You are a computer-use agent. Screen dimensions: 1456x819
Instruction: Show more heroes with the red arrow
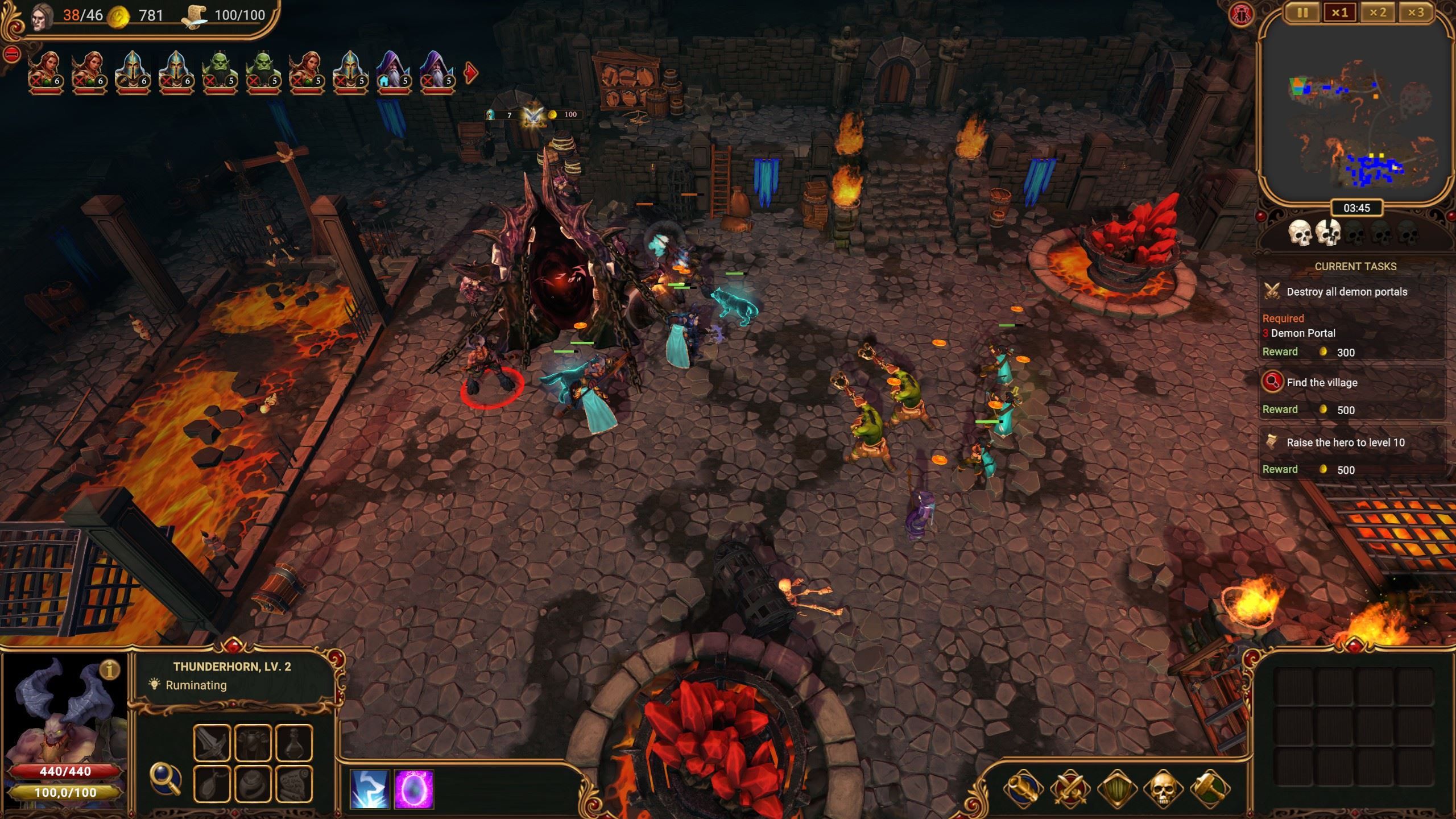pyautogui.click(x=471, y=73)
